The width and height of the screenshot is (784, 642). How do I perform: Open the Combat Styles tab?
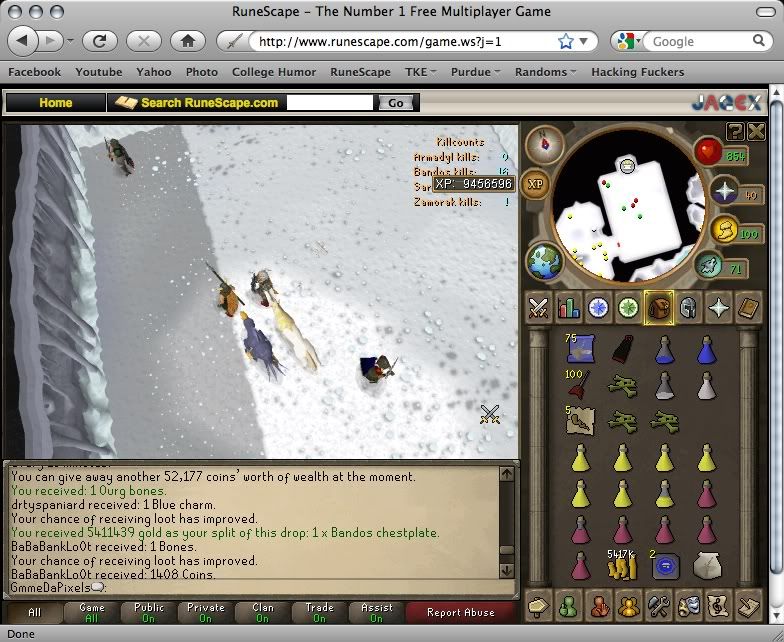pyautogui.click(x=539, y=308)
